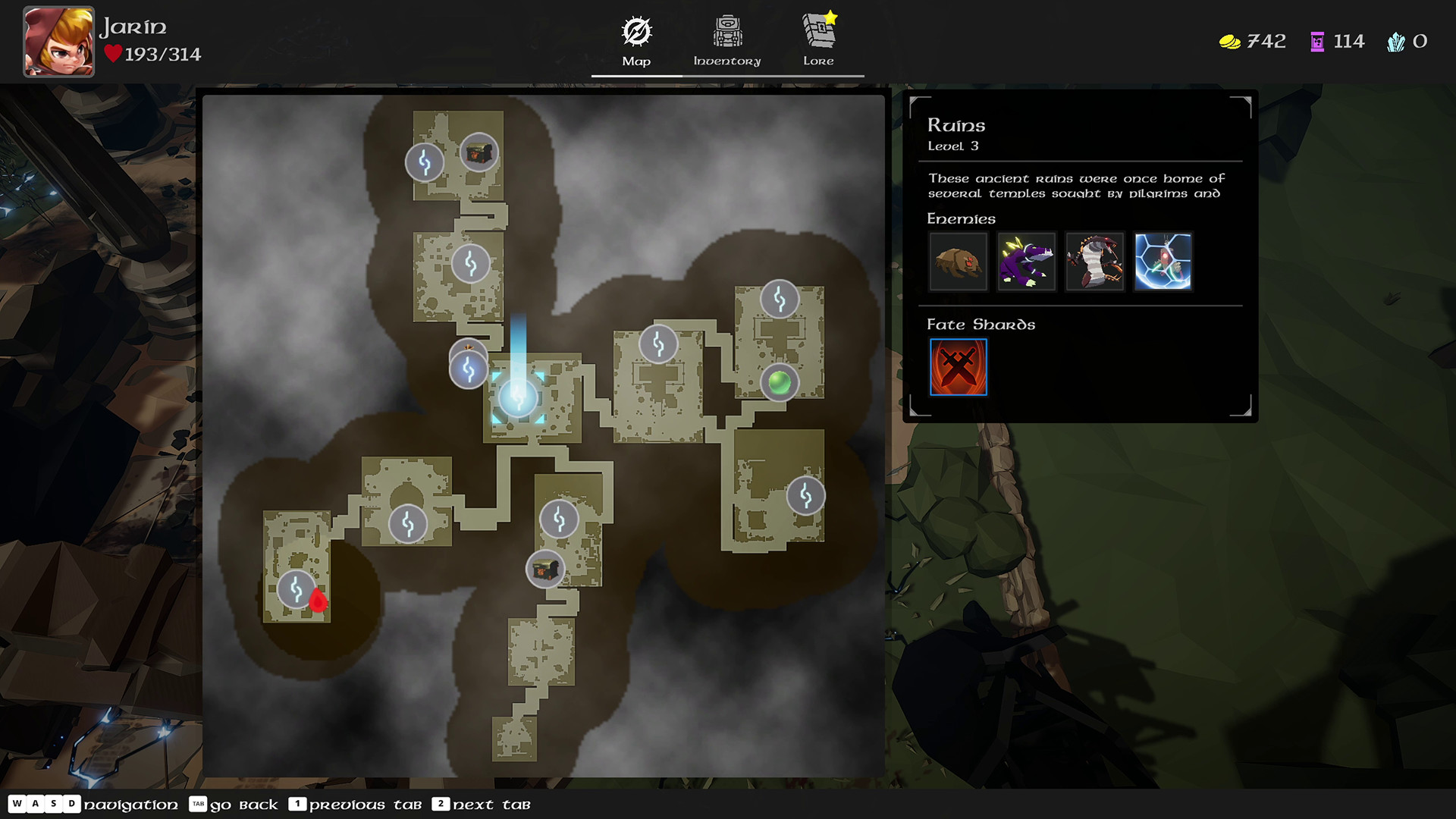
Task: Open the Lore book with star icon
Action: pos(819,32)
